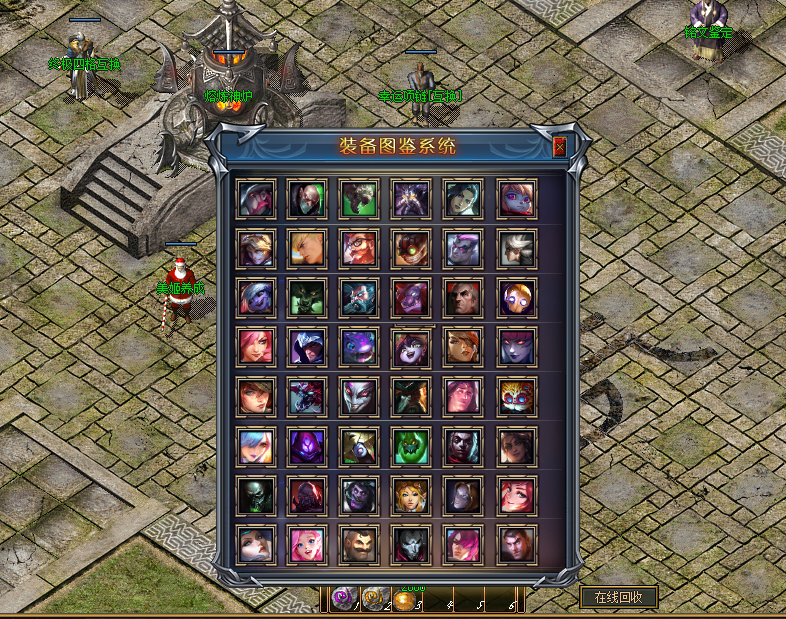Select the Heimerdinger yellow-furred goggles portrait

[517, 396]
